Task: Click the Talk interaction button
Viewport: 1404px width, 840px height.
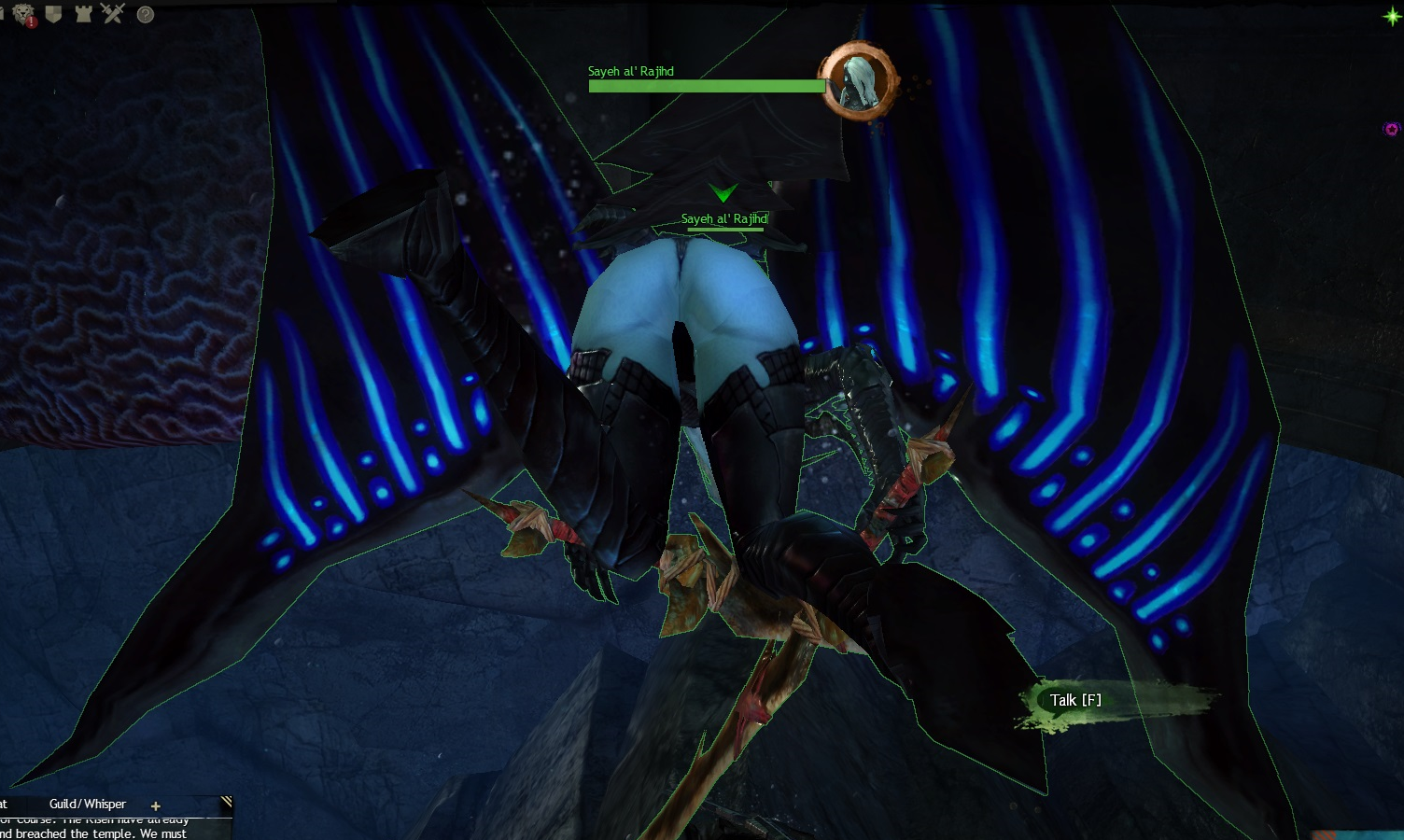Action: [1075, 700]
